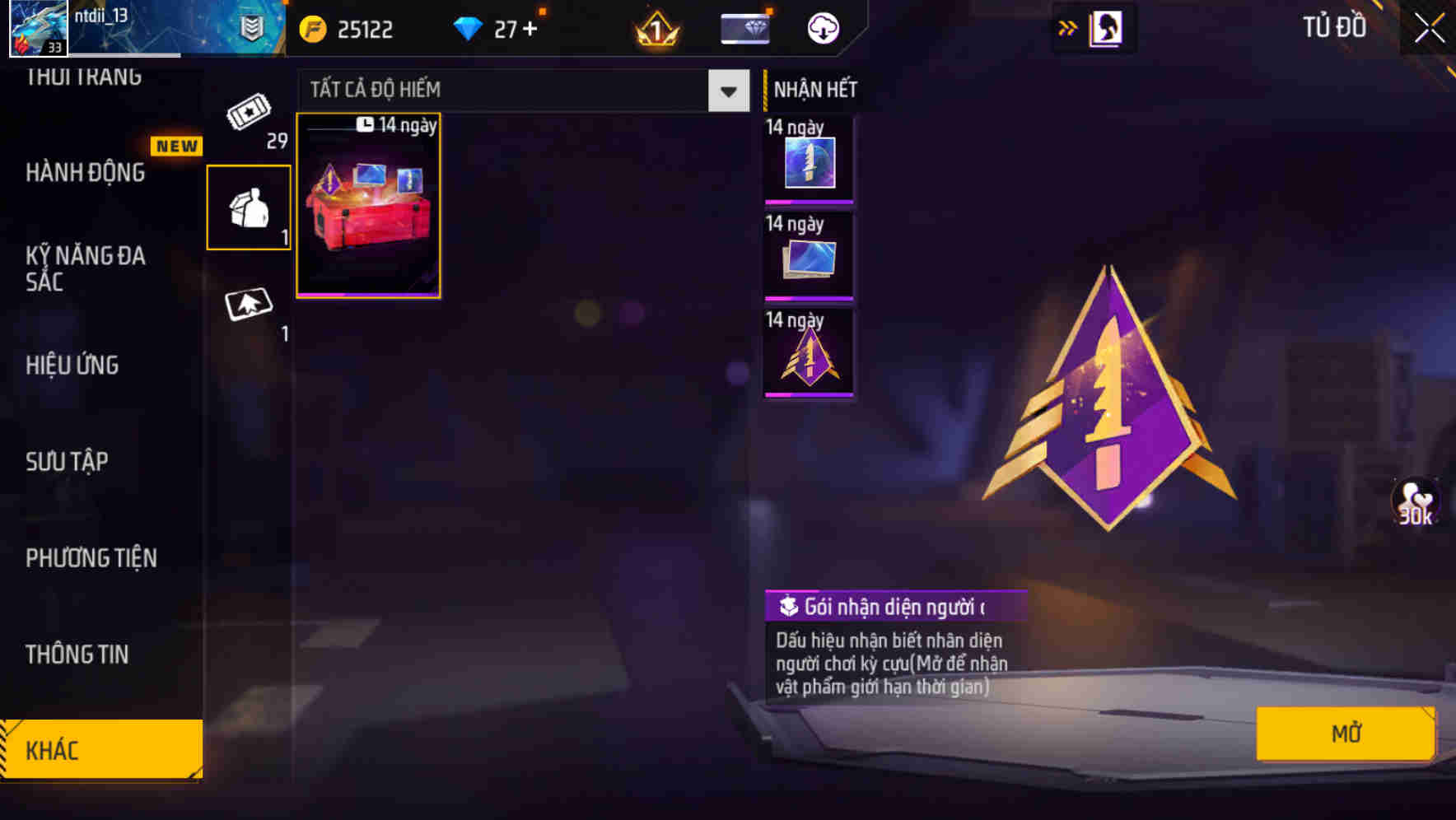The height and width of the screenshot is (820, 1456).
Task: Switch to the SƯU TẬP section
Action: [66, 461]
